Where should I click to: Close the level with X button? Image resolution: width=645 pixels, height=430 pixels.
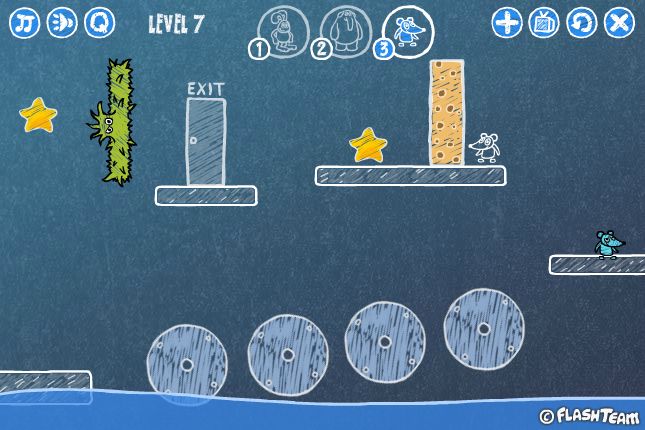point(619,22)
